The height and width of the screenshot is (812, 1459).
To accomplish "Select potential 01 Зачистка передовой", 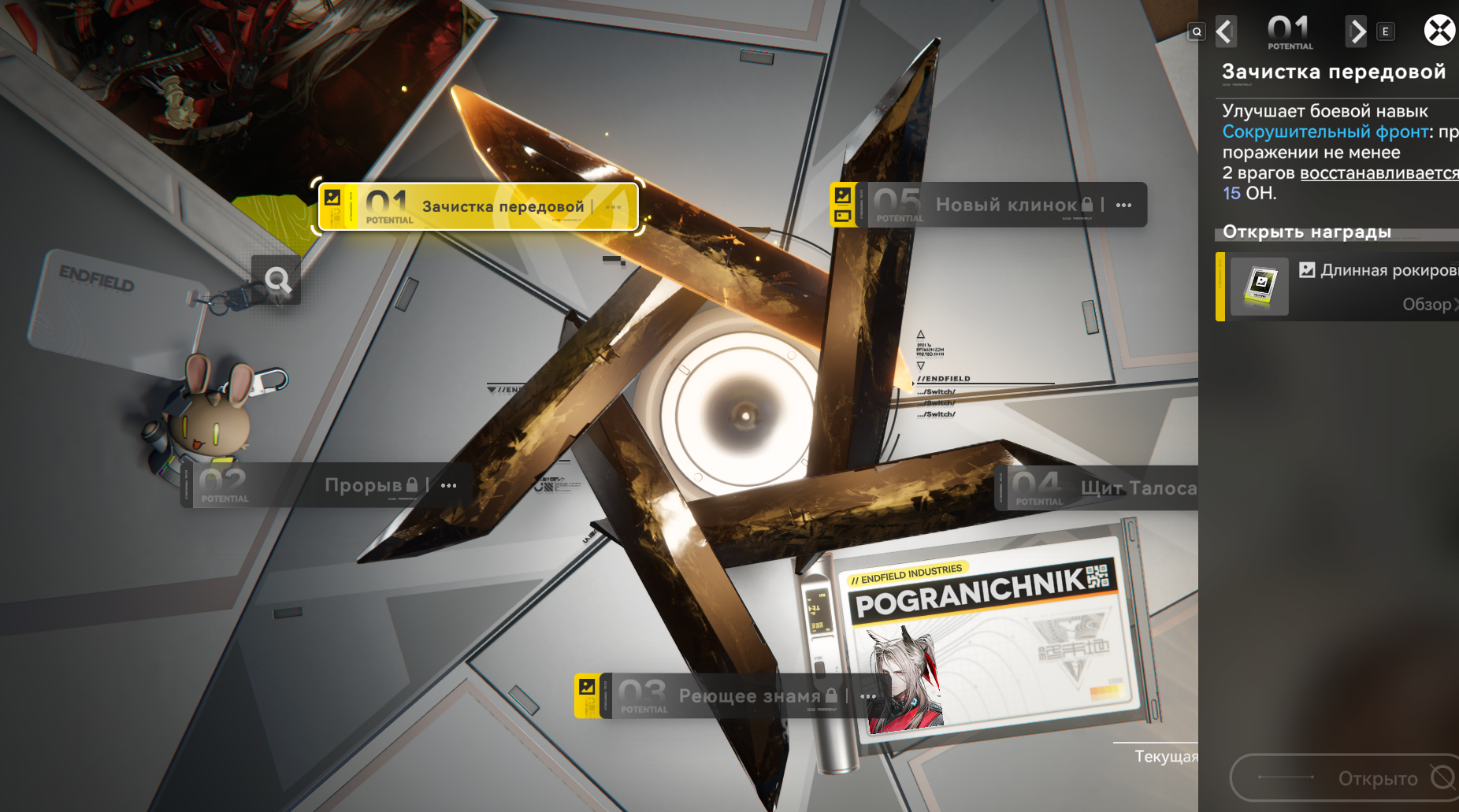I will pos(477,207).
